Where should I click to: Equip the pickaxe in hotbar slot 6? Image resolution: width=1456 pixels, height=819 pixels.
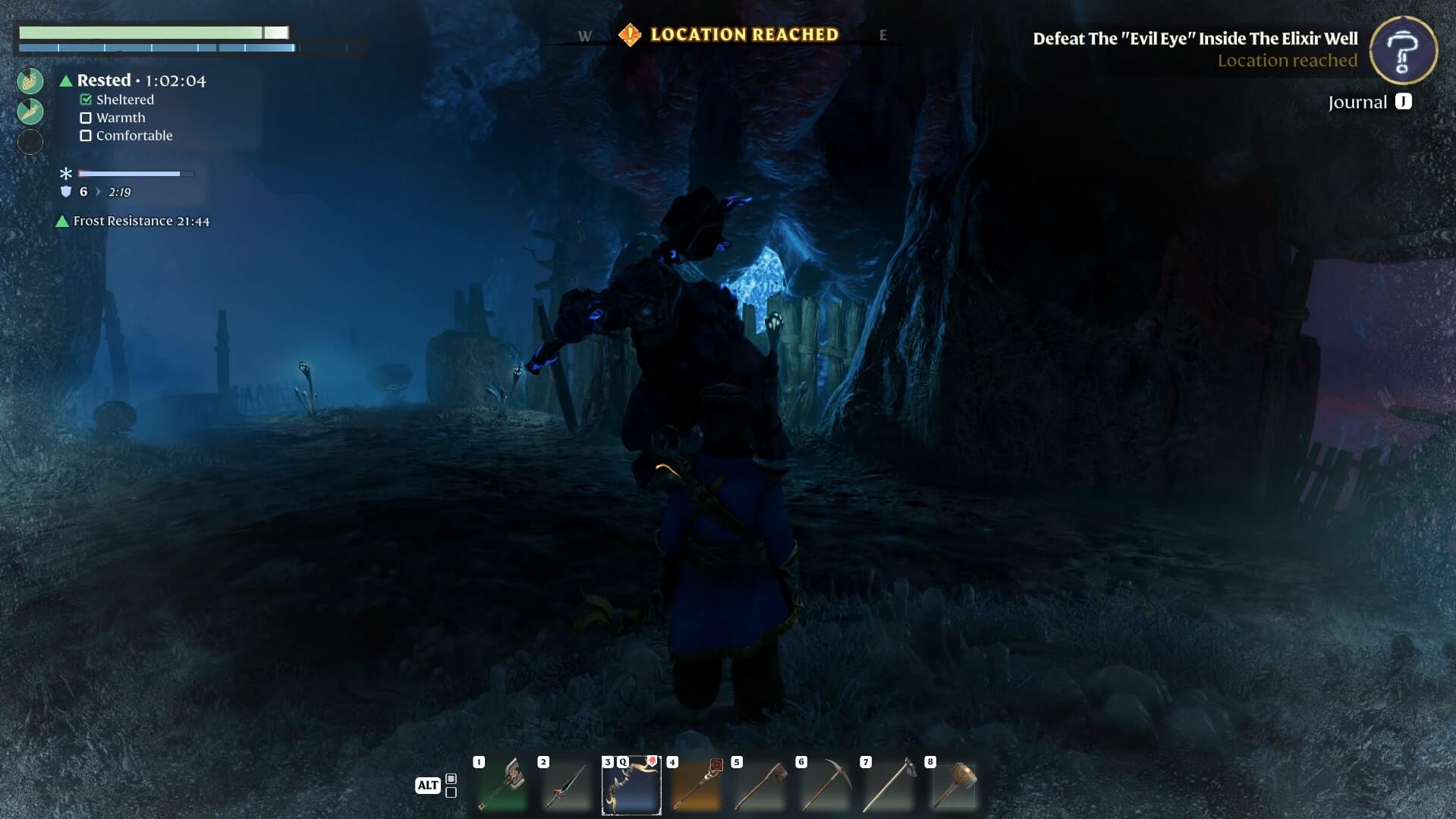point(825,785)
